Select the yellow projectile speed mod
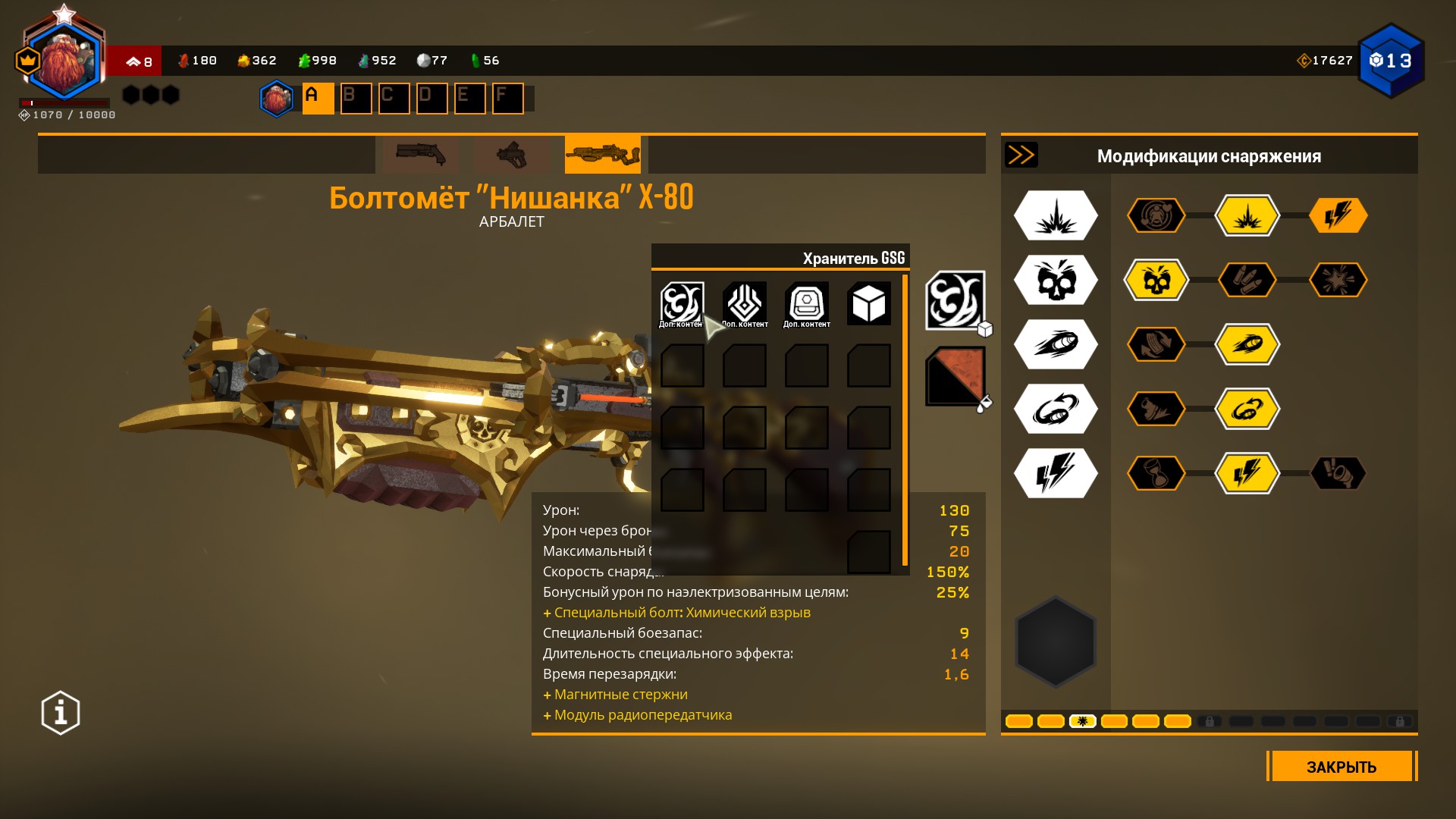 [x=1247, y=344]
